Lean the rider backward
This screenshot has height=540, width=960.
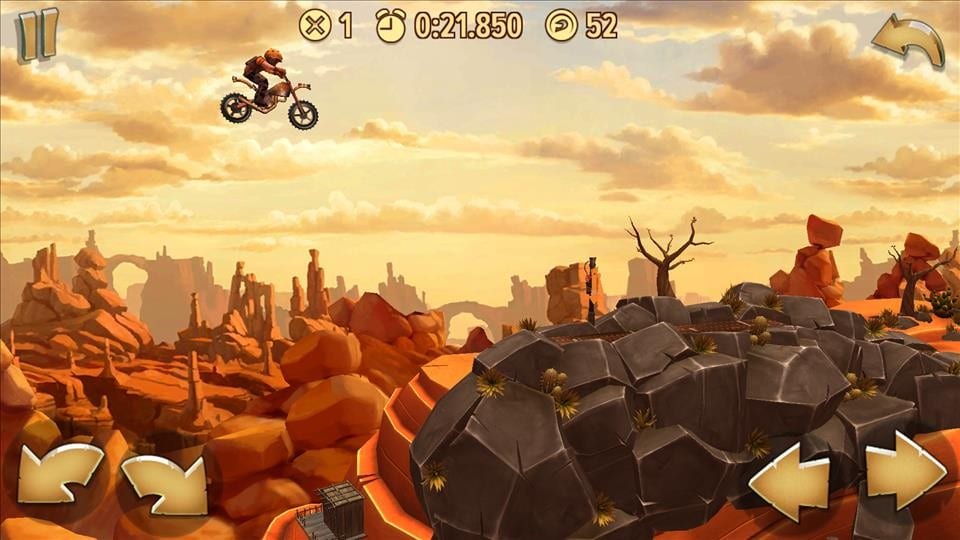tap(60, 473)
